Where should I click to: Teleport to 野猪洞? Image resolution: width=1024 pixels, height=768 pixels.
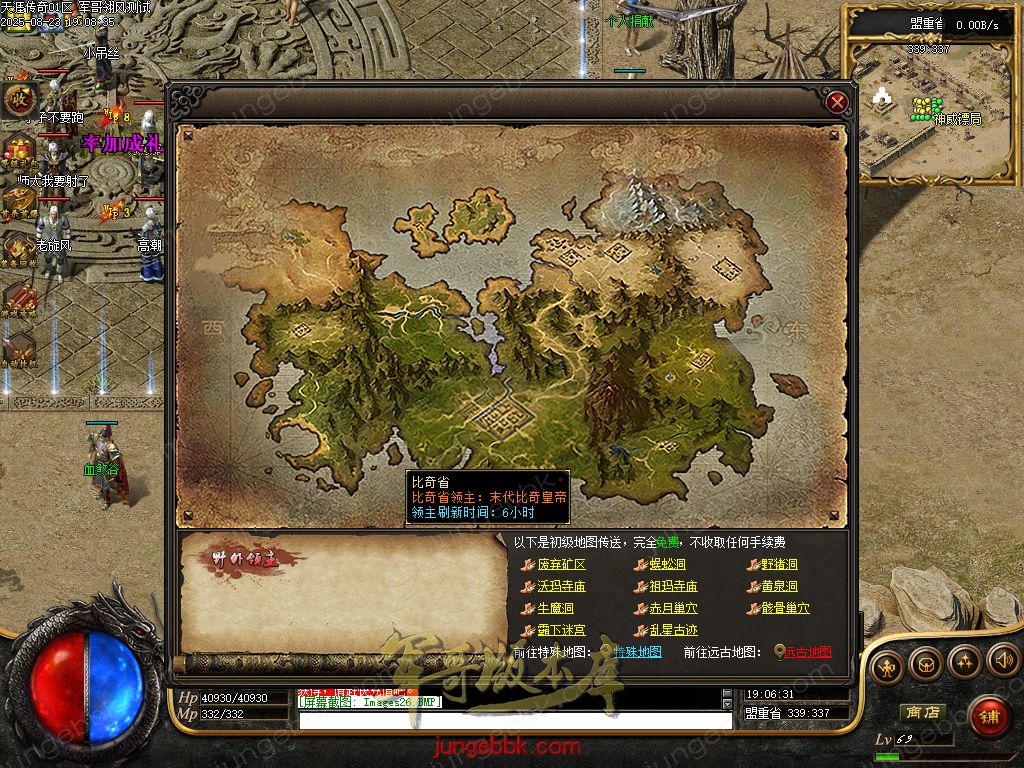point(779,565)
